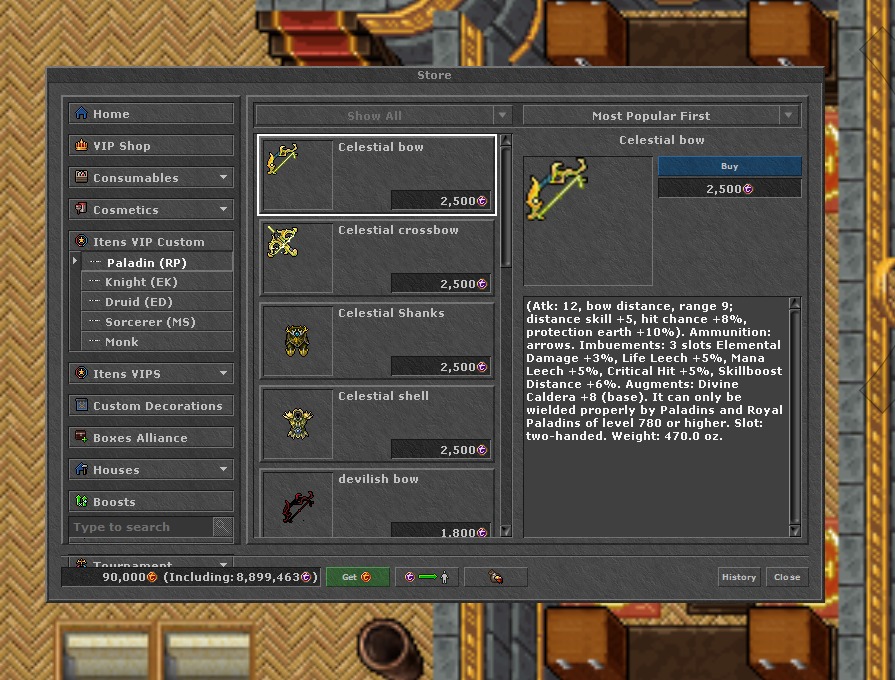Open the Most Popular First sort dropdown
895x680 pixels.
[x=661, y=116]
